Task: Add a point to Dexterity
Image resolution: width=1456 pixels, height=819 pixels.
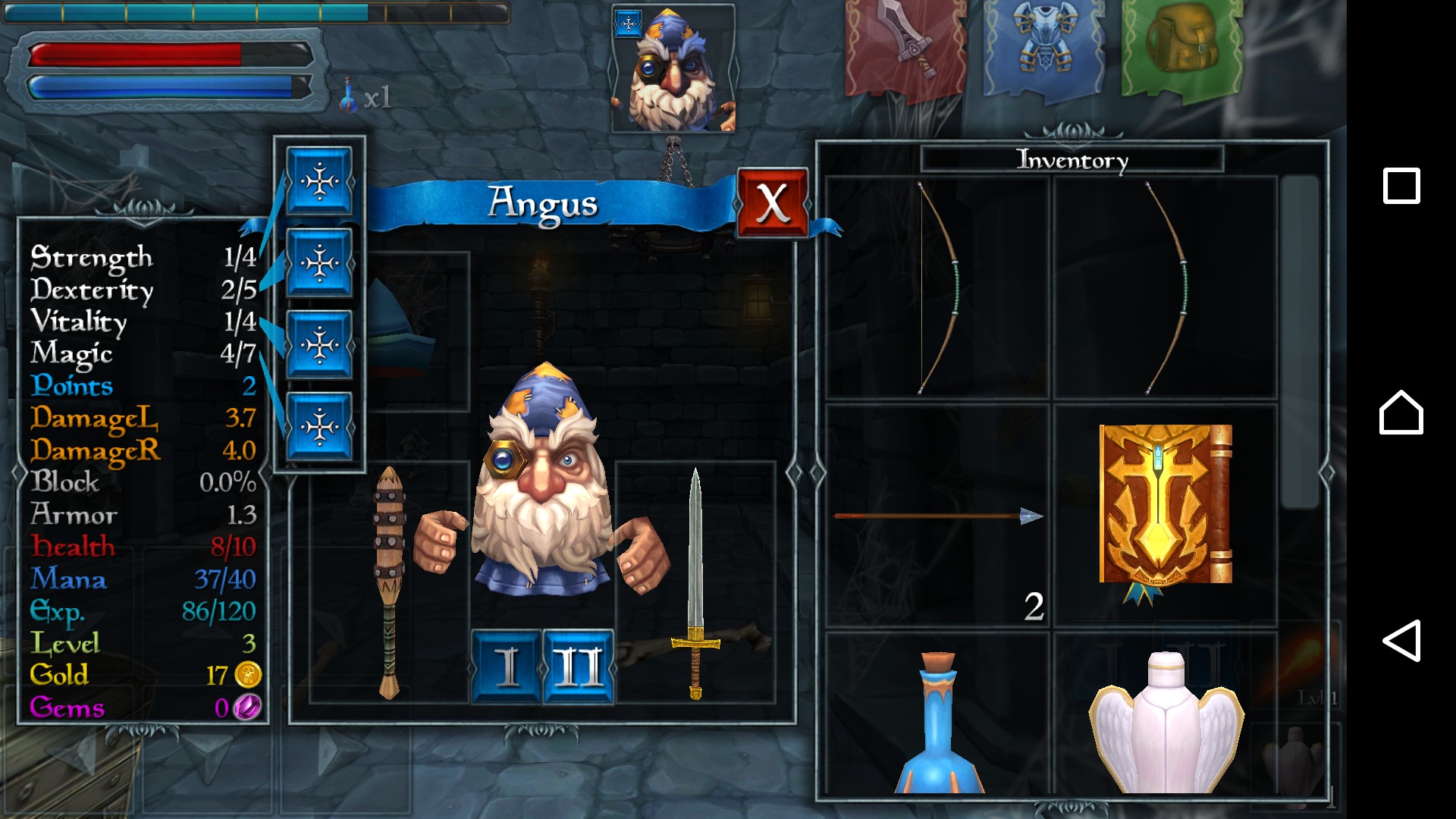Action: pyautogui.click(x=319, y=263)
